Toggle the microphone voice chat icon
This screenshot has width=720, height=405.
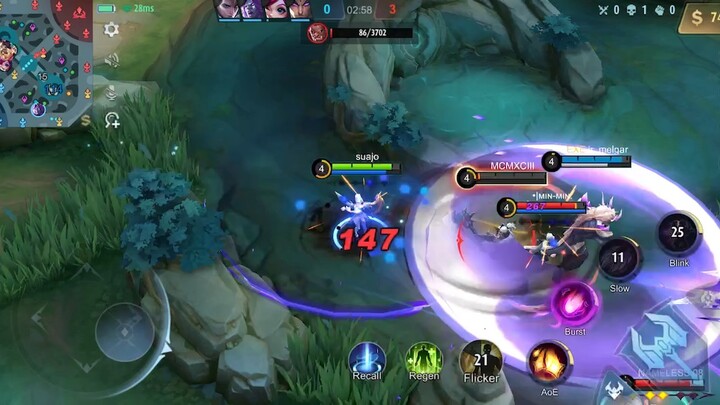pyautogui.click(x=111, y=92)
